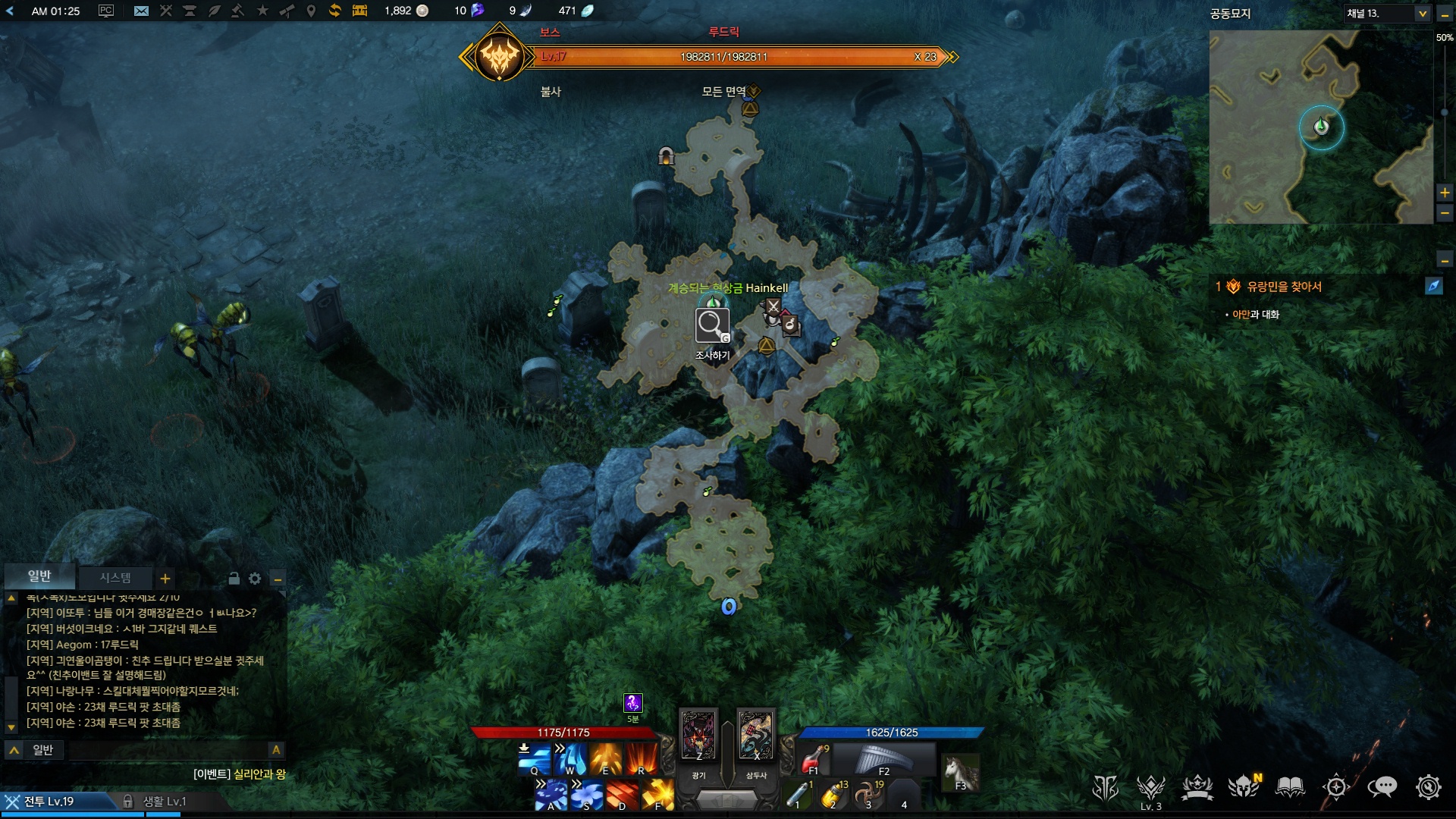Add a new chat tab
Viewport: 1456px width, 819px height.
[x=165, y=579]
